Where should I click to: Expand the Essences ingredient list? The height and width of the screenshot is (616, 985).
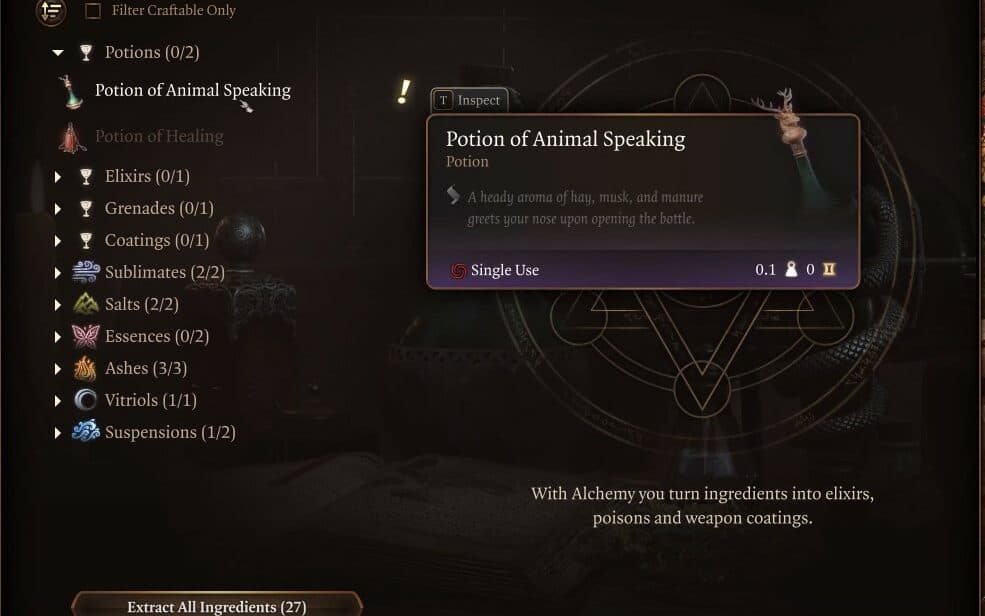(x=58, y=337)
